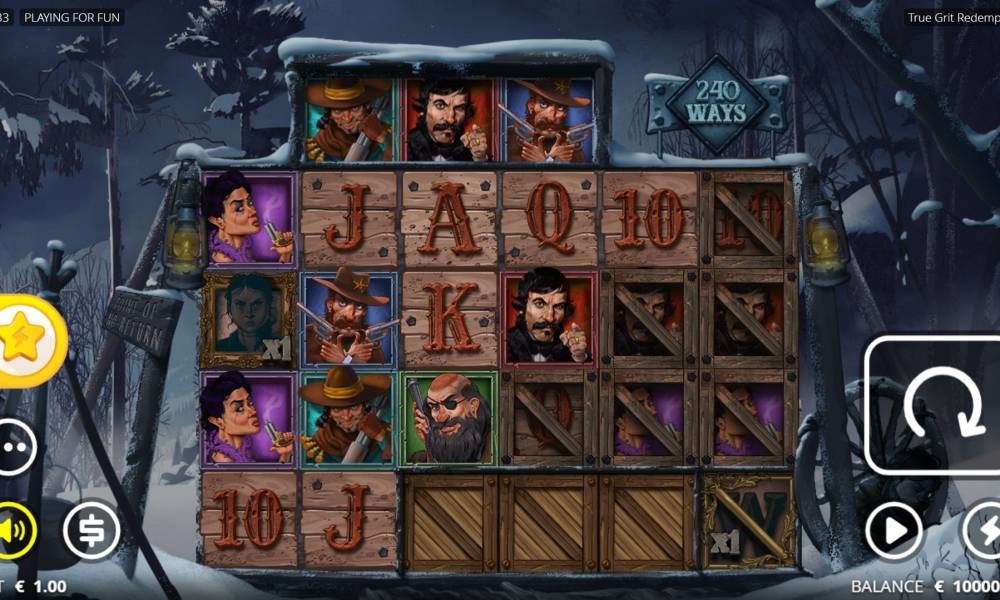The width and height of the screenshot is (1000, 600).
Task: Open bet settings with the dollar sign button
Action: (91, 530)
